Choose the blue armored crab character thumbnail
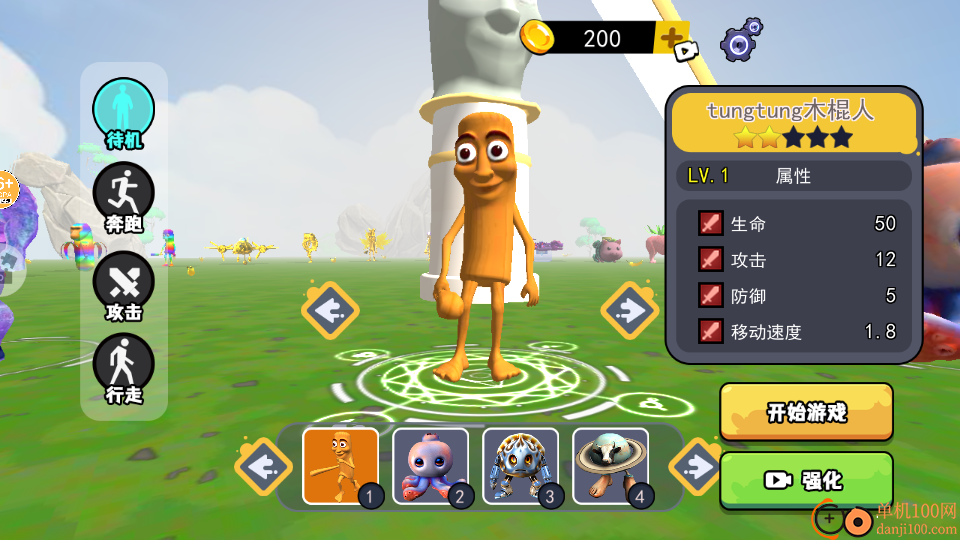960x540 pixels. tap(521, 466)
